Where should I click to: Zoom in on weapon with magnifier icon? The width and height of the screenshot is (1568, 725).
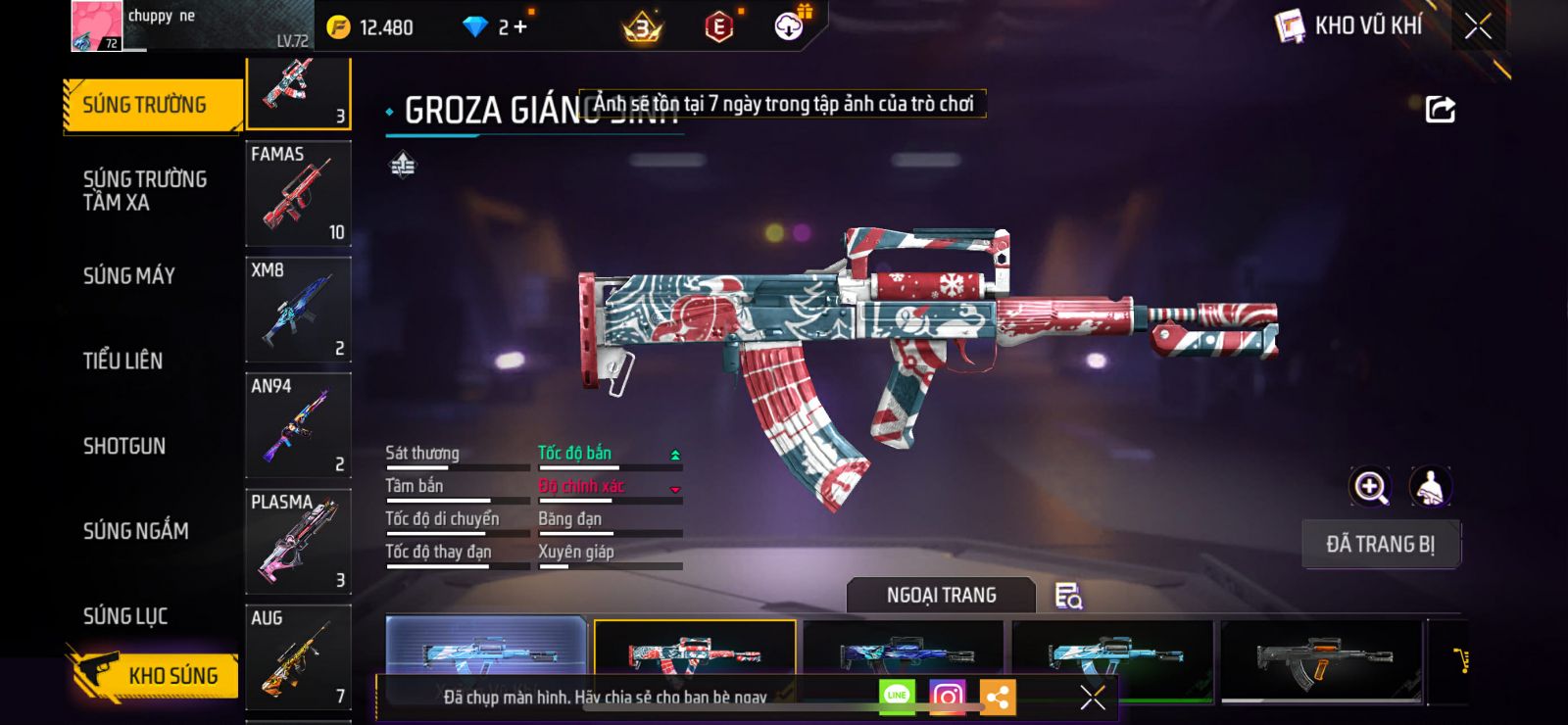click(1370, 487)
